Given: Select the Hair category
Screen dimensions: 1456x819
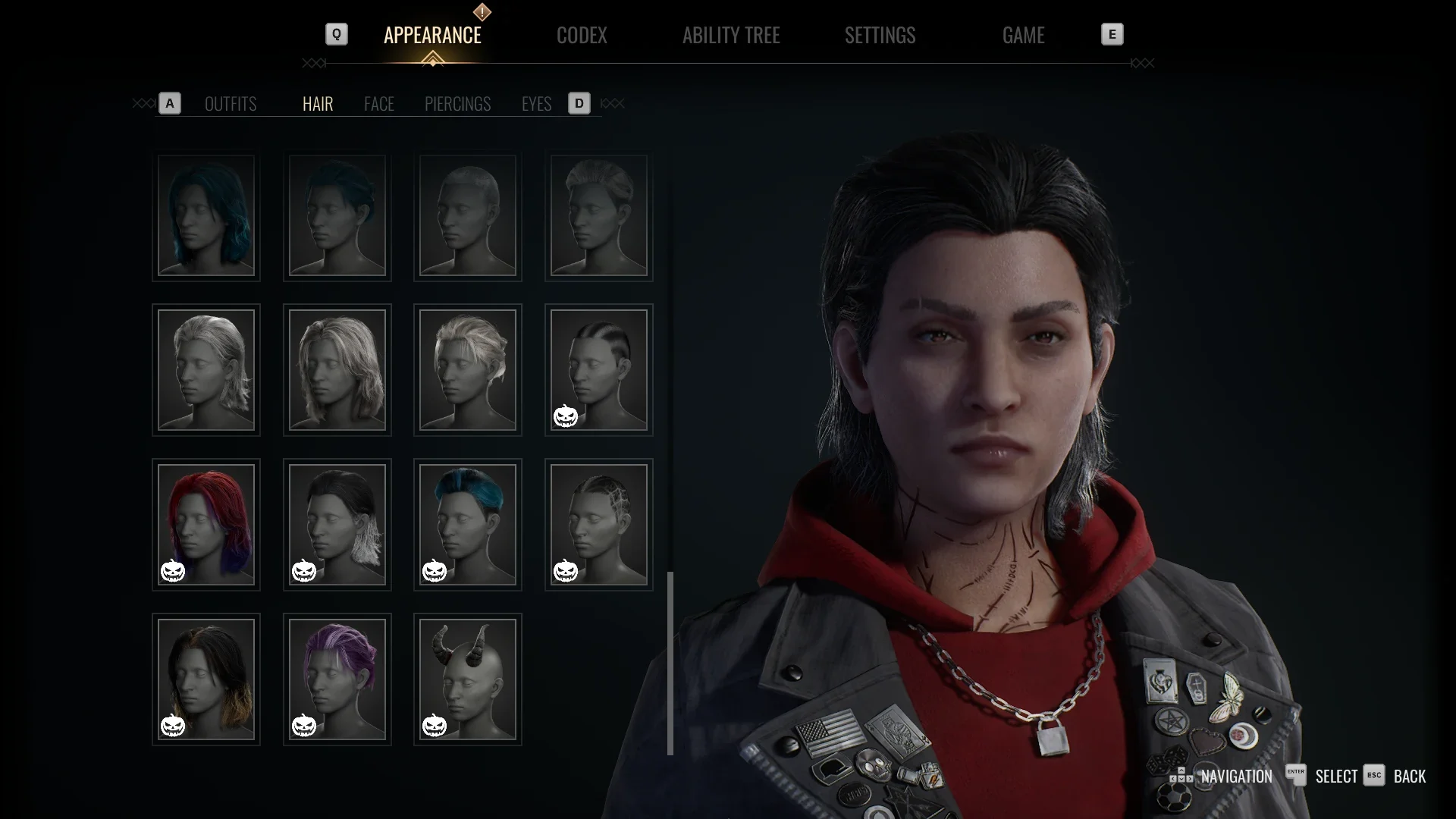Looking at the screenshot, I should pos(318,104).
